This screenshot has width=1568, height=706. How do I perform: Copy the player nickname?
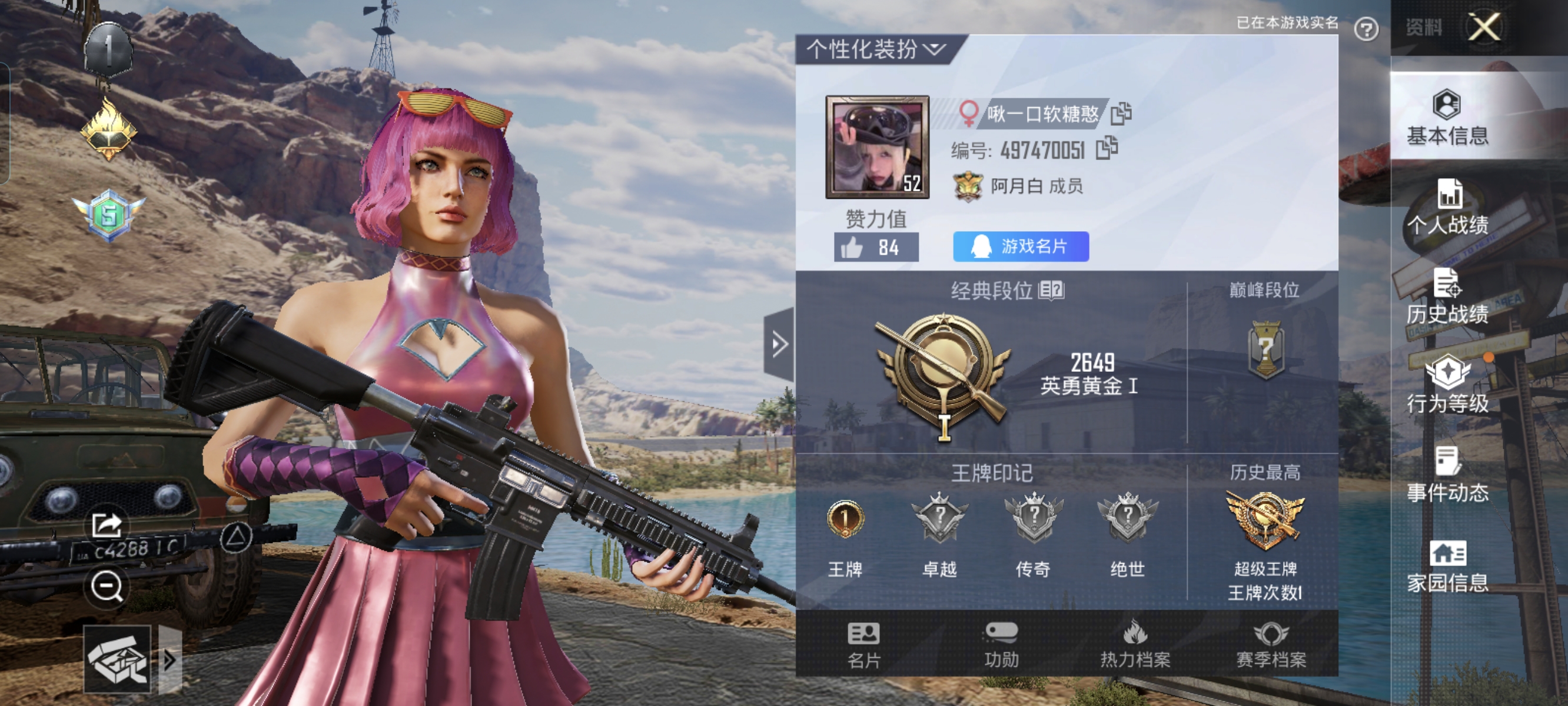coord(1121,113)
